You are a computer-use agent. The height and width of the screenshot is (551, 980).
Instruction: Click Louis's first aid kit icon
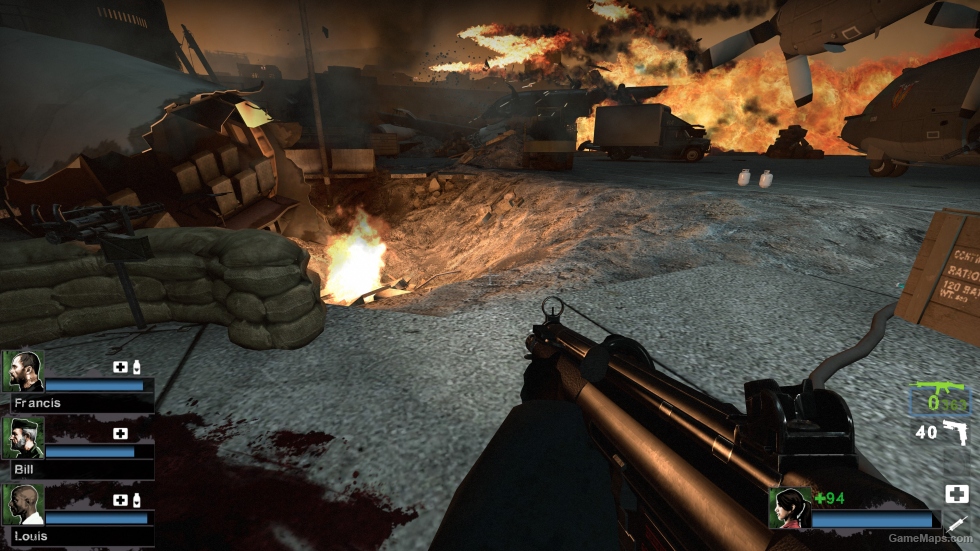(120, 500)
